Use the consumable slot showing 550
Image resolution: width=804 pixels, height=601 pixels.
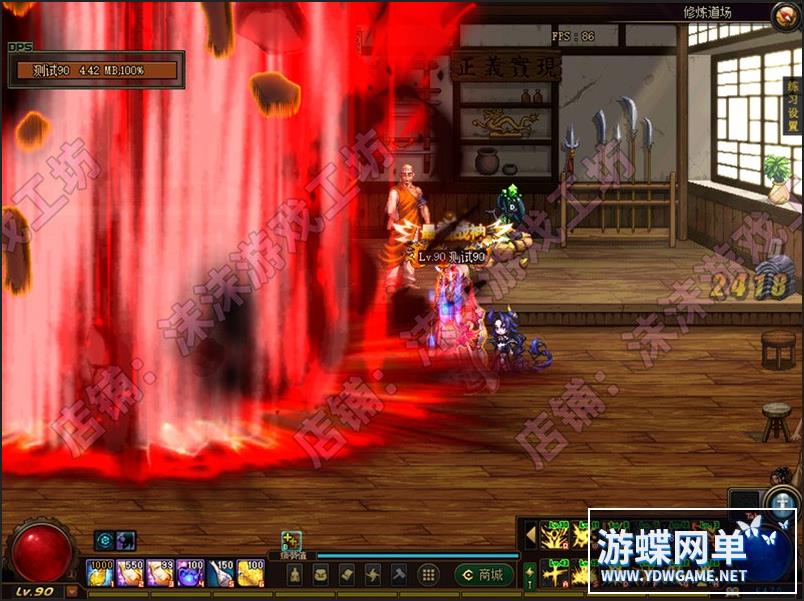tap(130, 573)
